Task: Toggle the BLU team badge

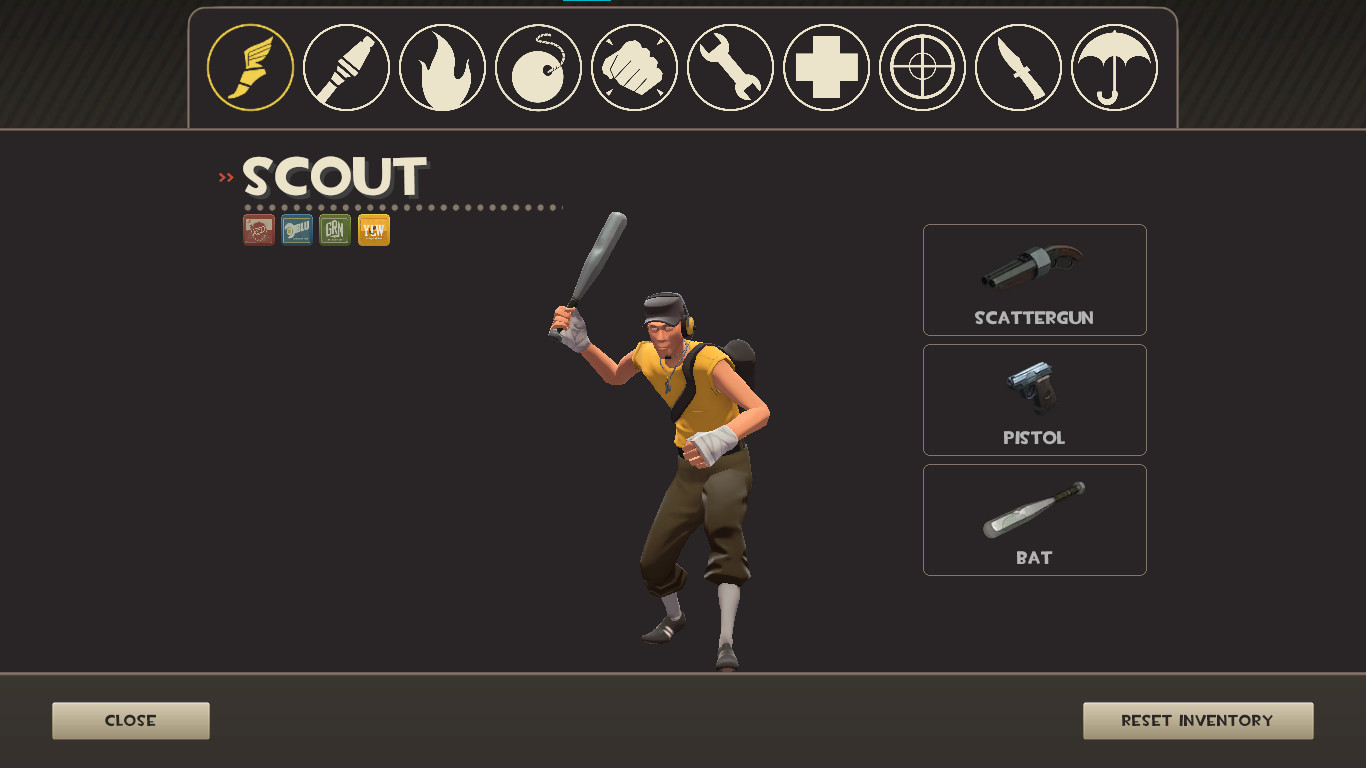Action: point(296,230)
